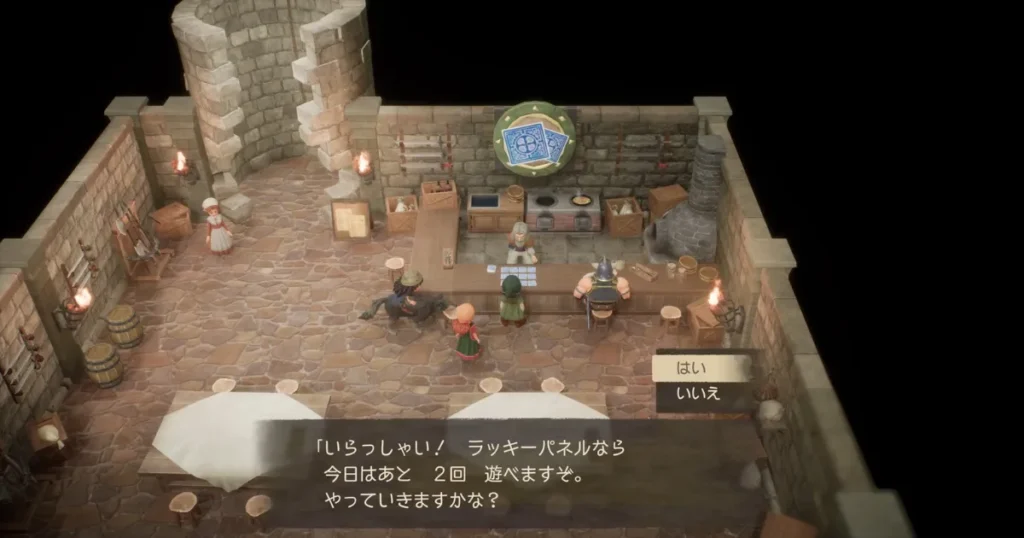Viewport: 1024px width, 538px height.
Task: Choose the はい (Yes) option
Action: coord(700,368)
